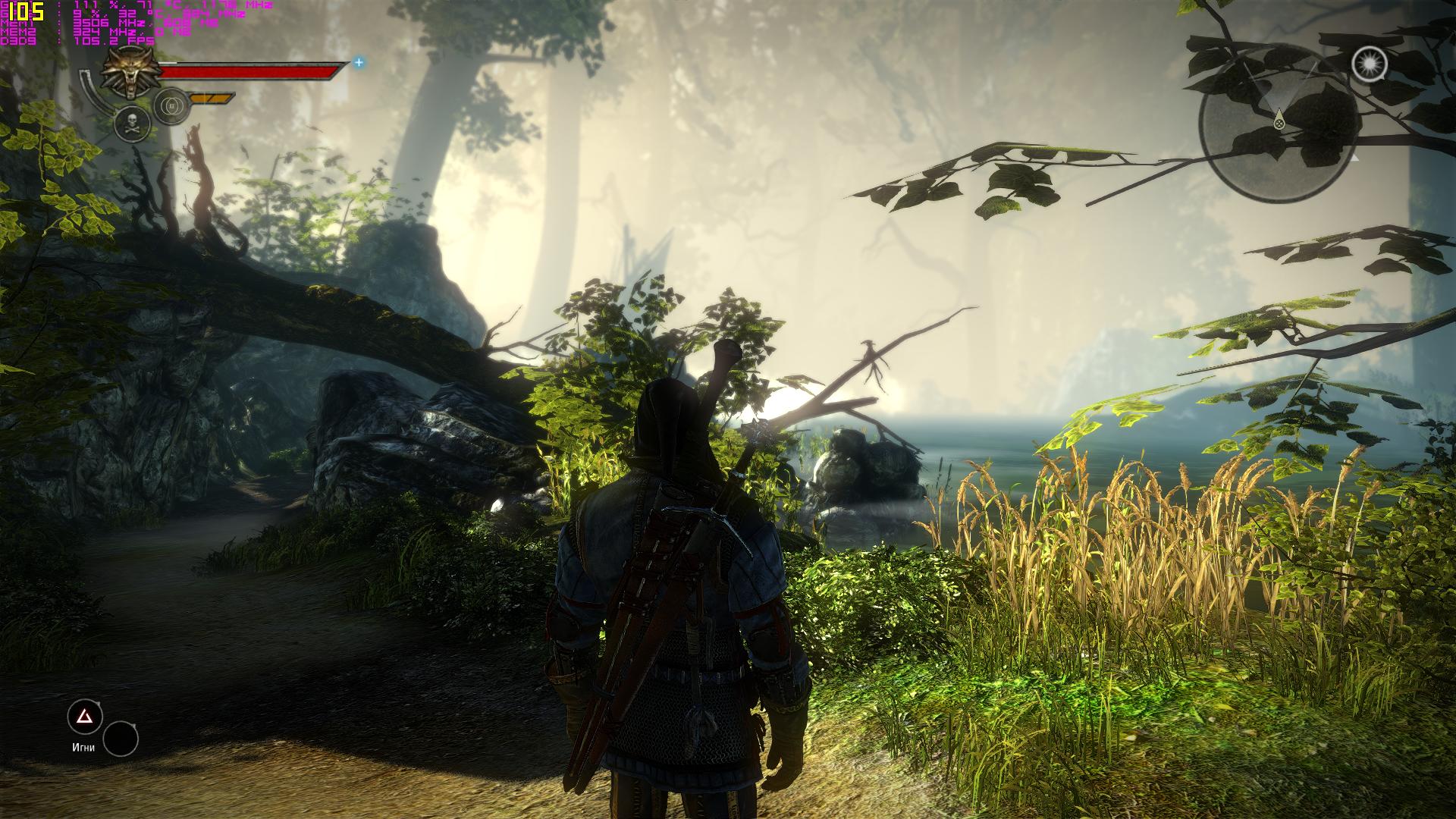Open the circular minimap
The image size is (1456, 819).
pyautogui.click(x=1278, y=123)
